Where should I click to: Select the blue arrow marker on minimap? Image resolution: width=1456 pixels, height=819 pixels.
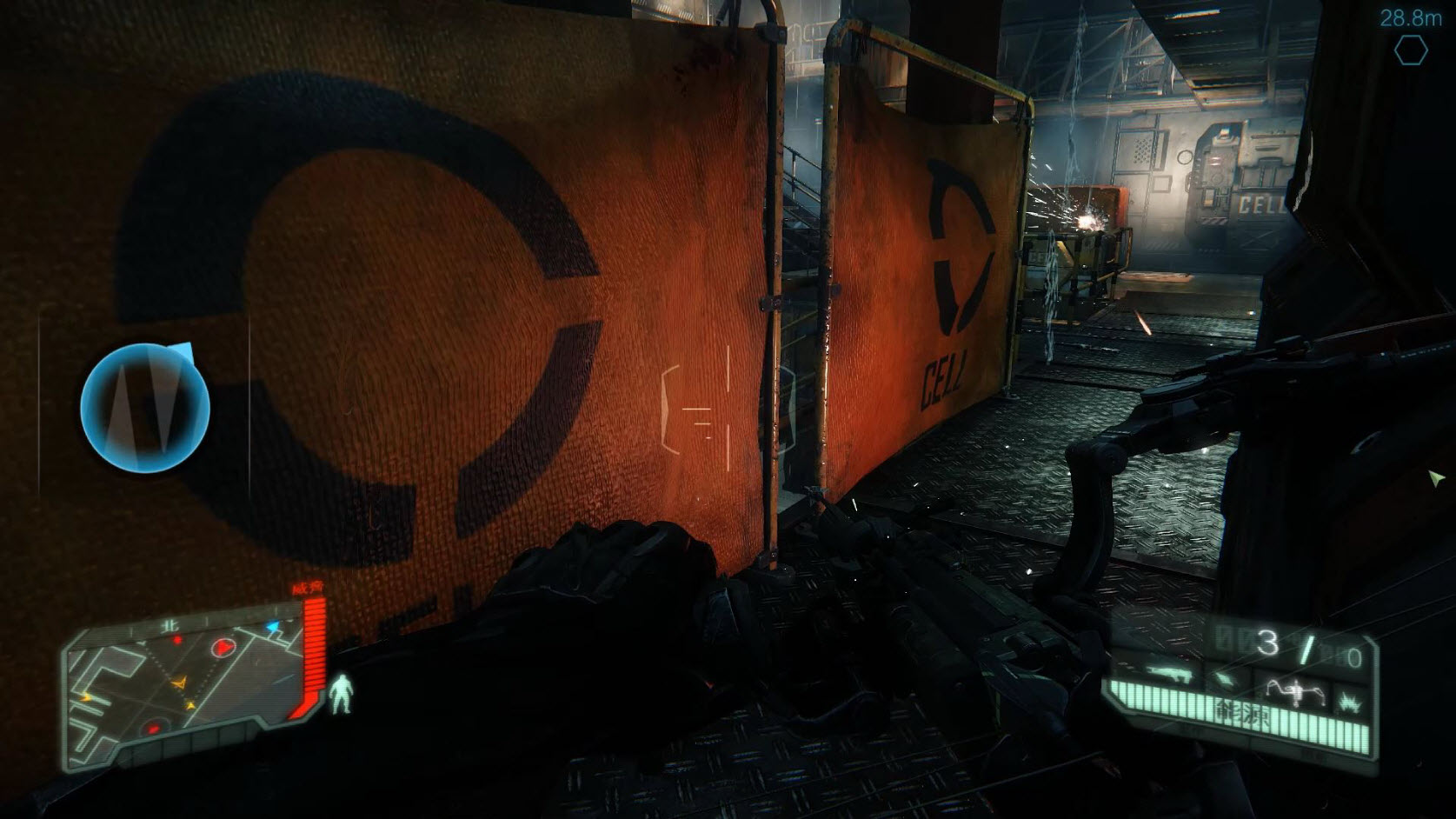point(273,627)
